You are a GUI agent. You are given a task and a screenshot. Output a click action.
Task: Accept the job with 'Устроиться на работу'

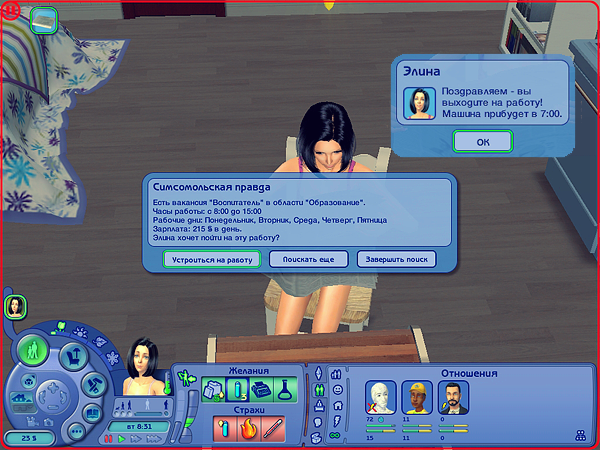(213, 259)
